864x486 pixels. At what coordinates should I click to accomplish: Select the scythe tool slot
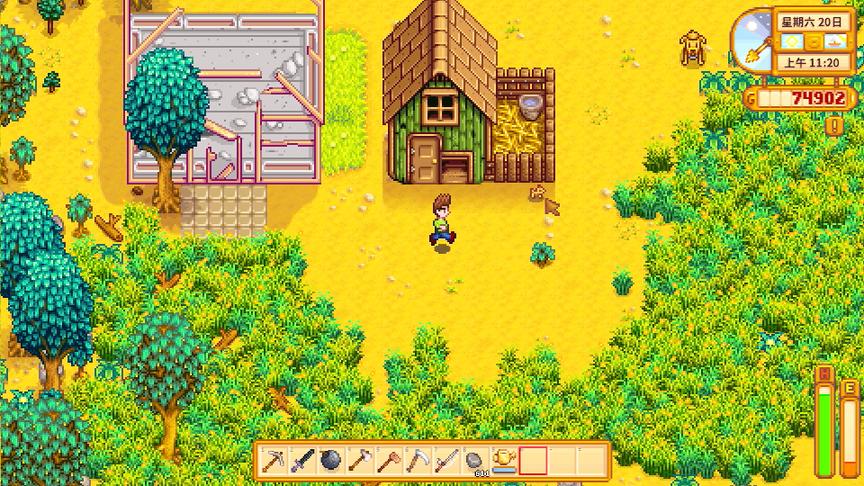tap(418, 461)
